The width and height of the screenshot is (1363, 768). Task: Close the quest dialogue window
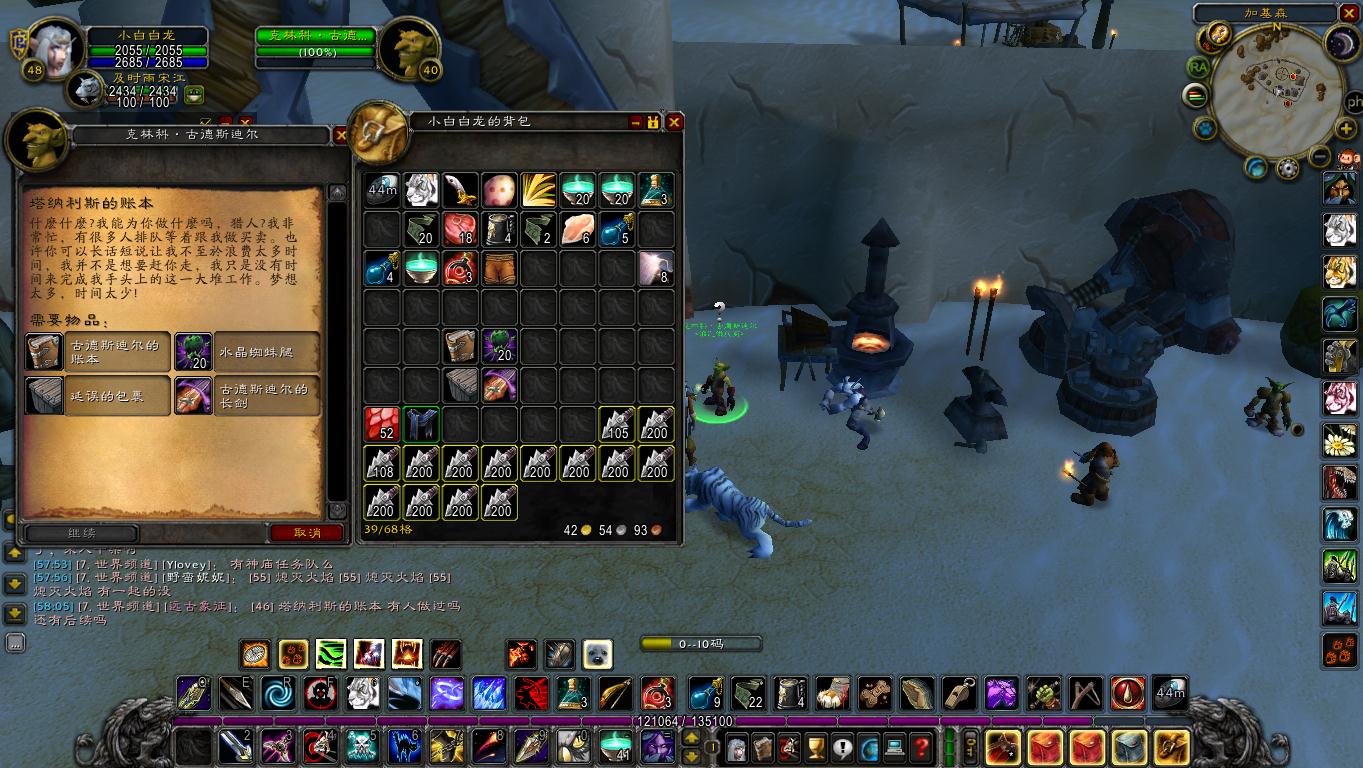coord(339,135)
